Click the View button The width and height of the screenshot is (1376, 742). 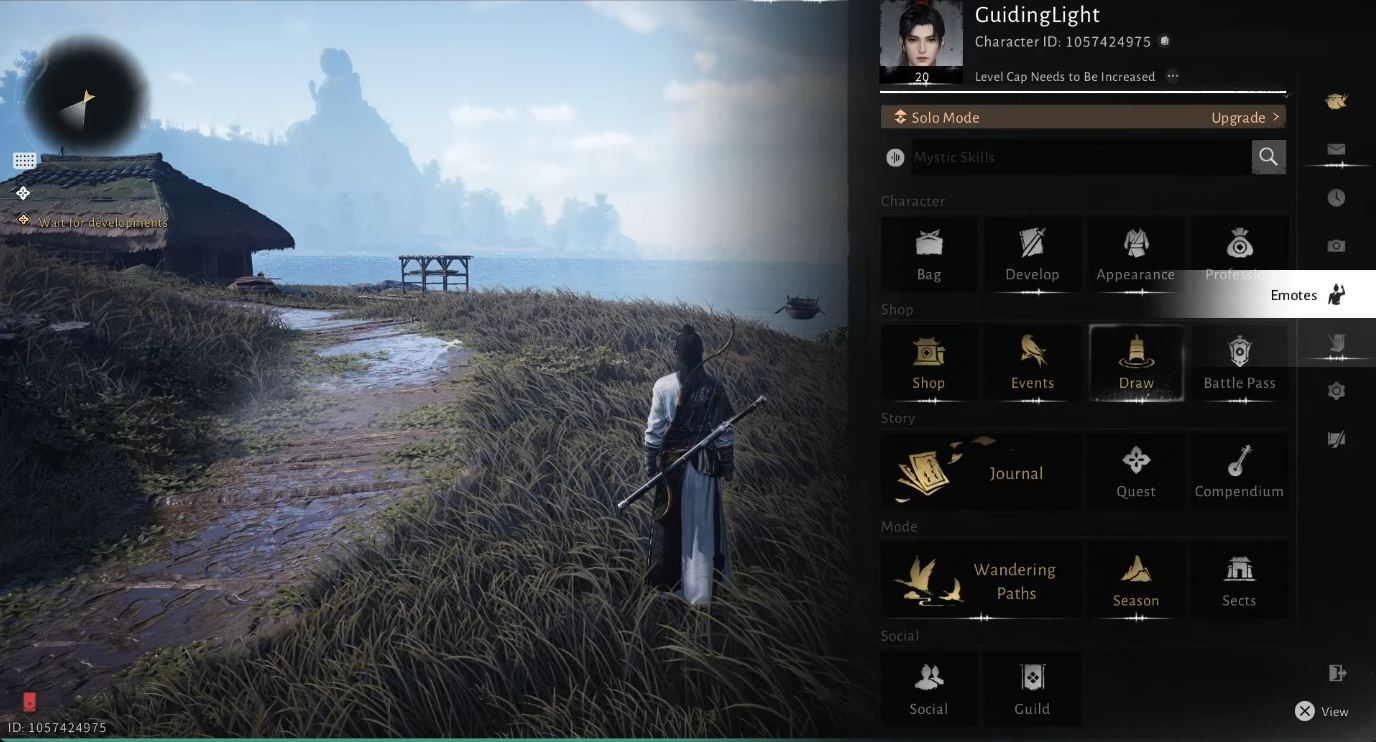coord(1322,711)
